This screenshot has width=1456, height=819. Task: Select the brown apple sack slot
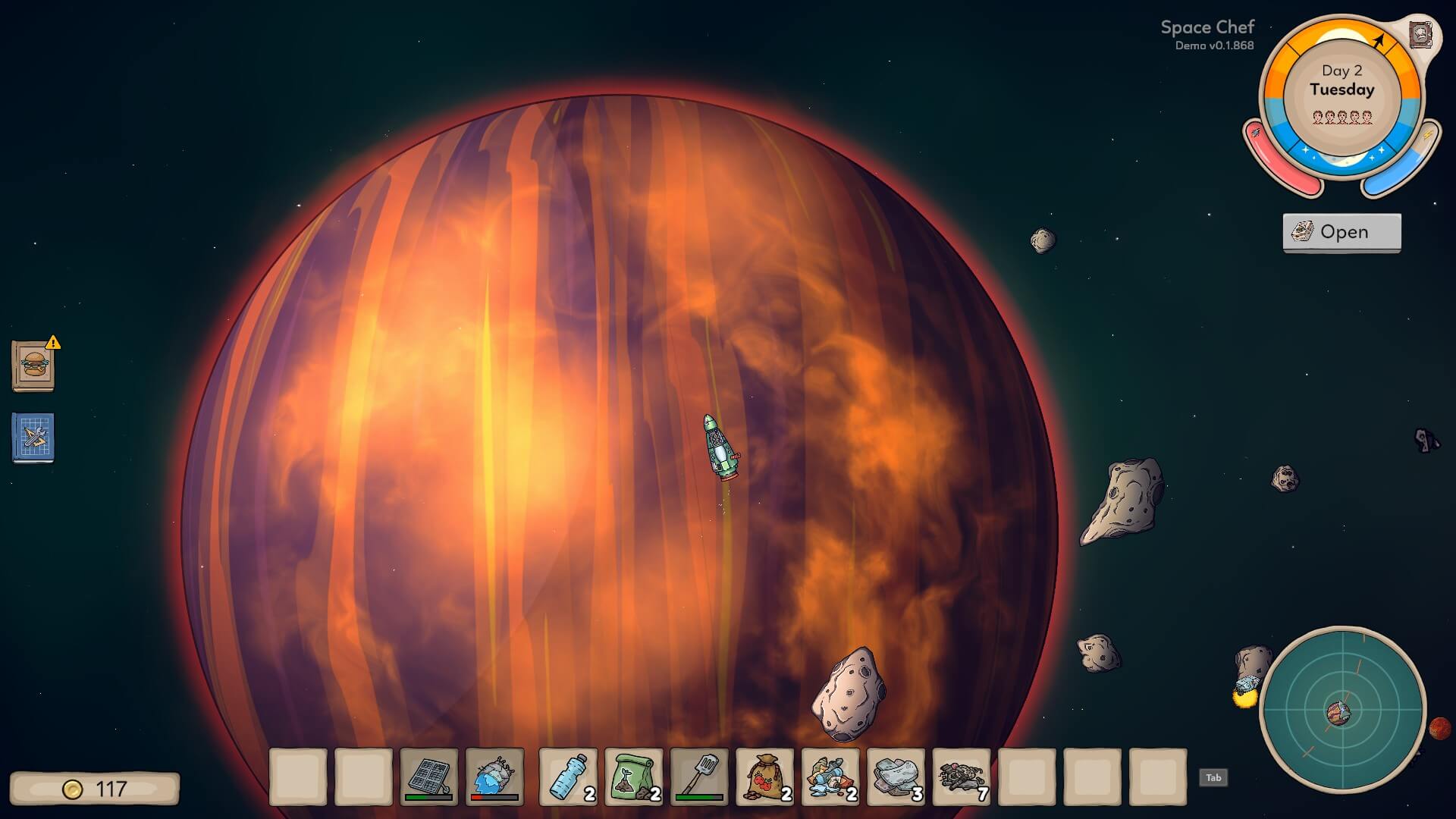pyautogui.click(x=765, y=777)
